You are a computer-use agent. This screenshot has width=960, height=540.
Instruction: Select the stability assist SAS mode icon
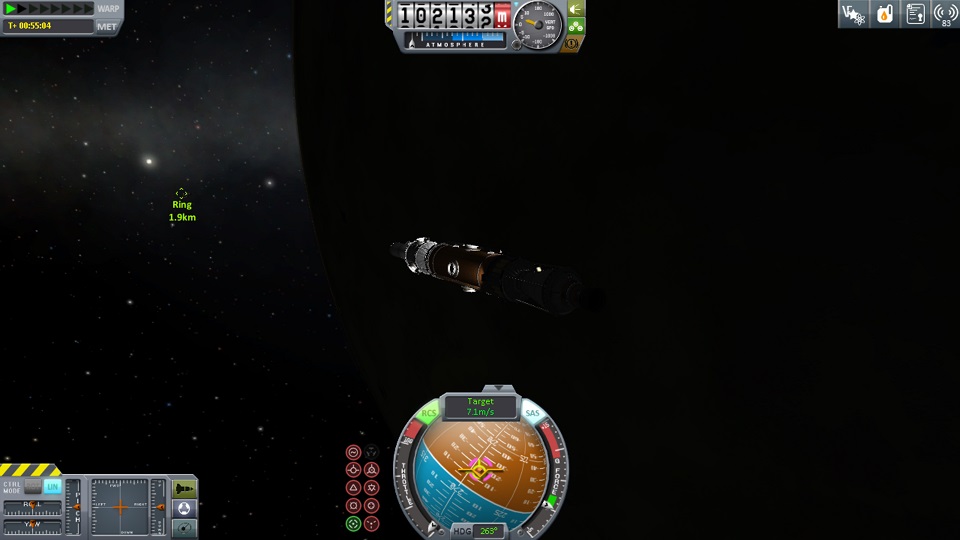coord(354,452)
